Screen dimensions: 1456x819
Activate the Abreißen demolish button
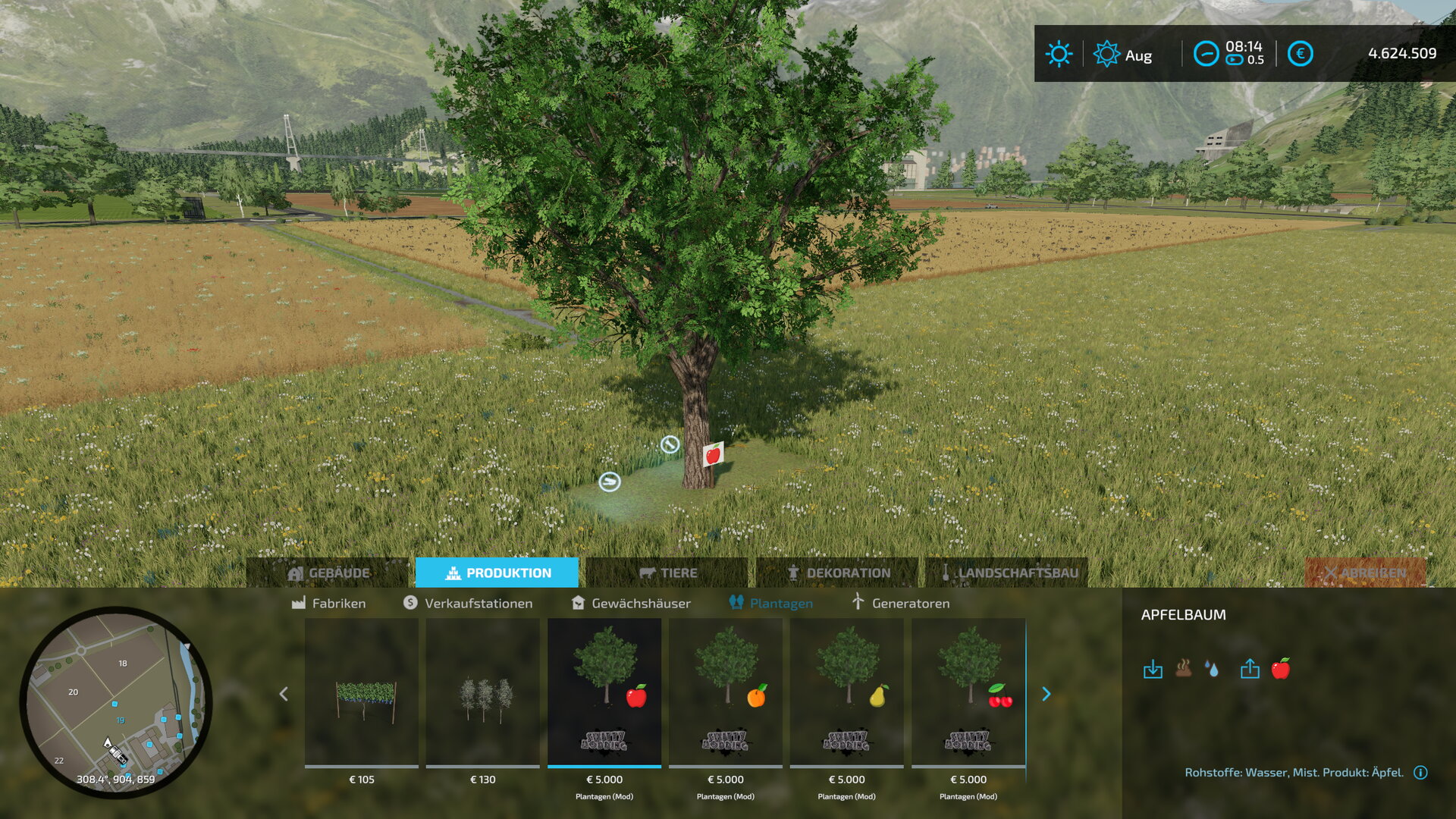pos(1365,573)
